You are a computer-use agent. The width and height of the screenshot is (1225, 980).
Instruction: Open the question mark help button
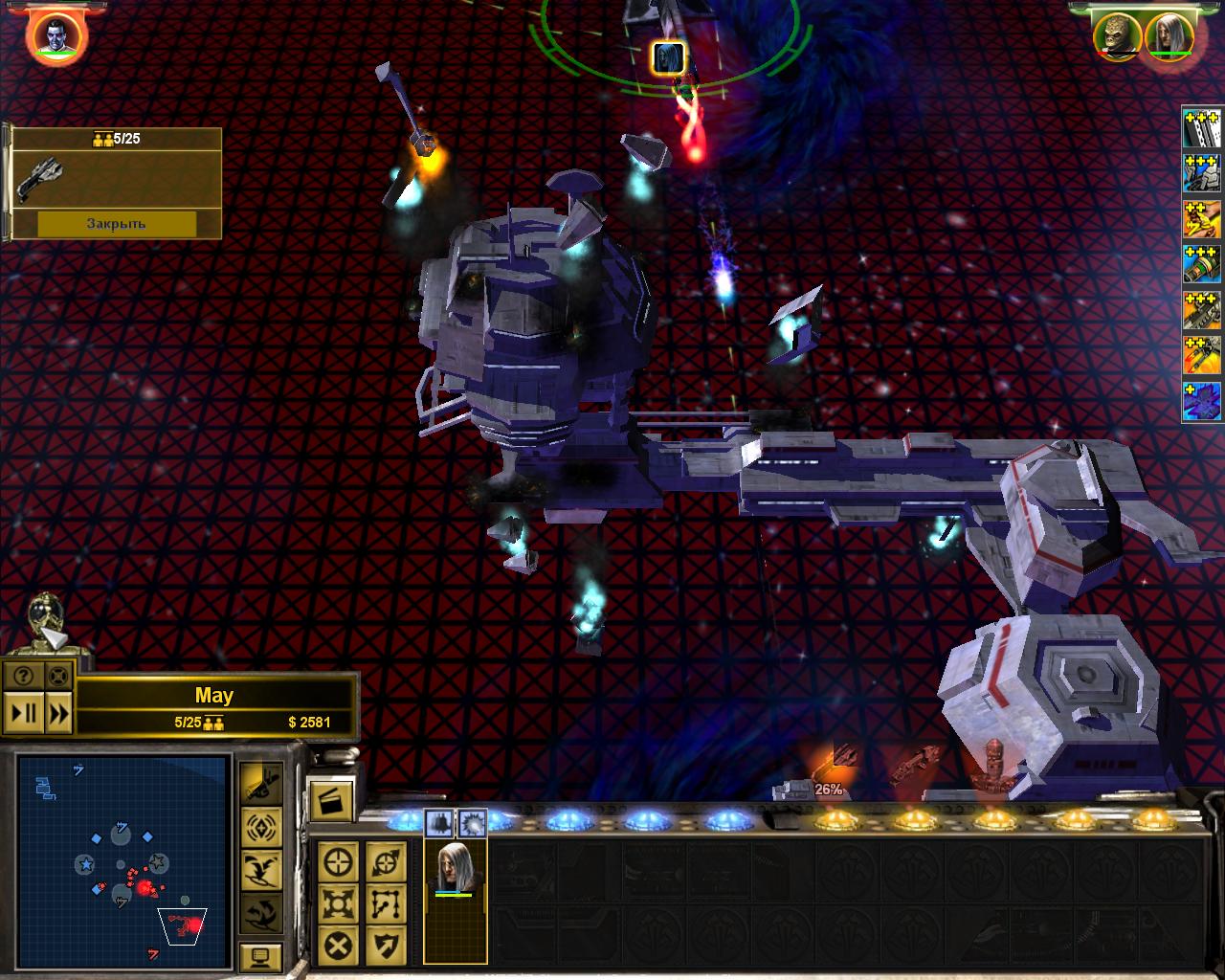24,677
